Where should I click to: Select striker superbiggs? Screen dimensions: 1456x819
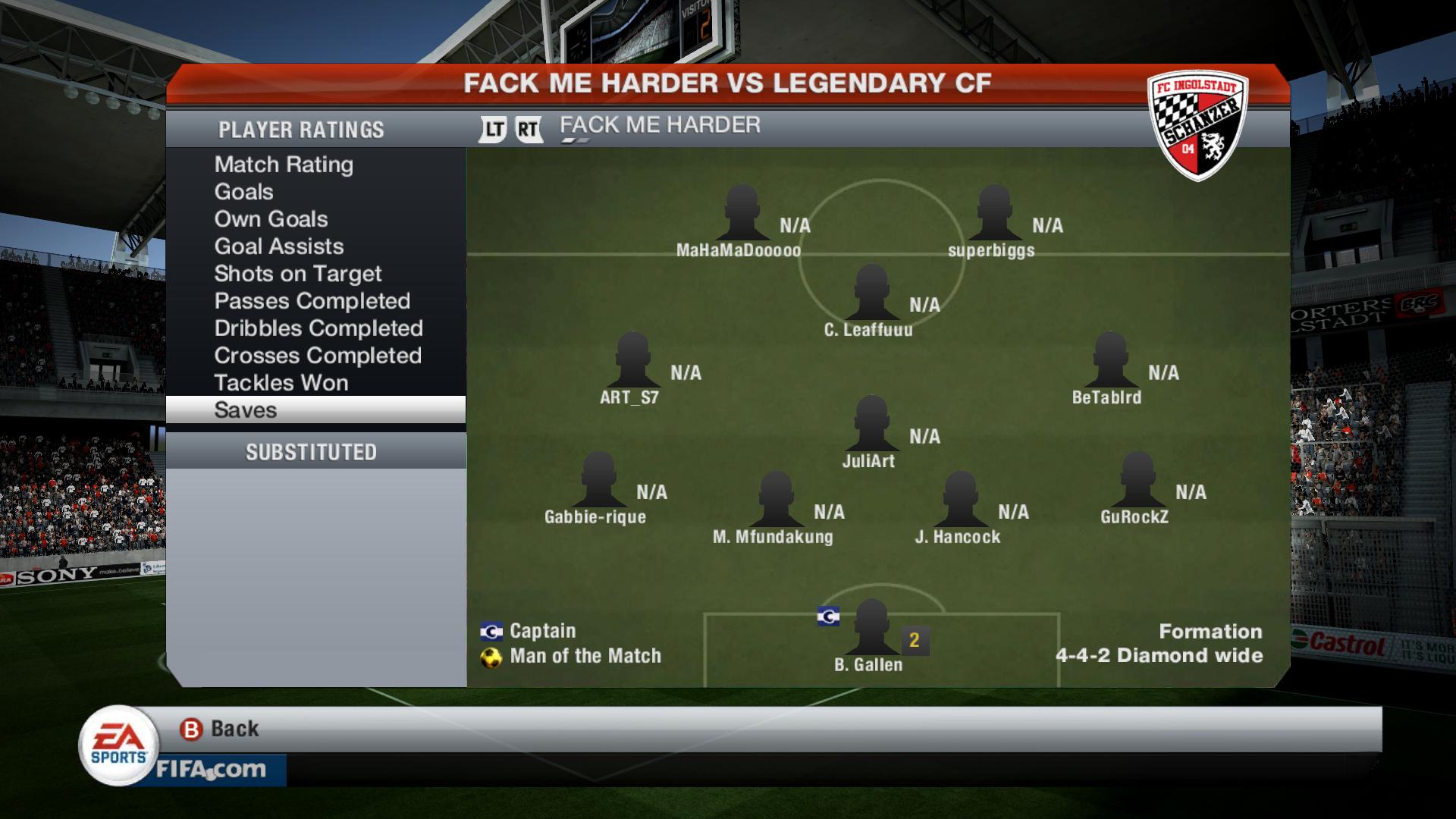993,216
